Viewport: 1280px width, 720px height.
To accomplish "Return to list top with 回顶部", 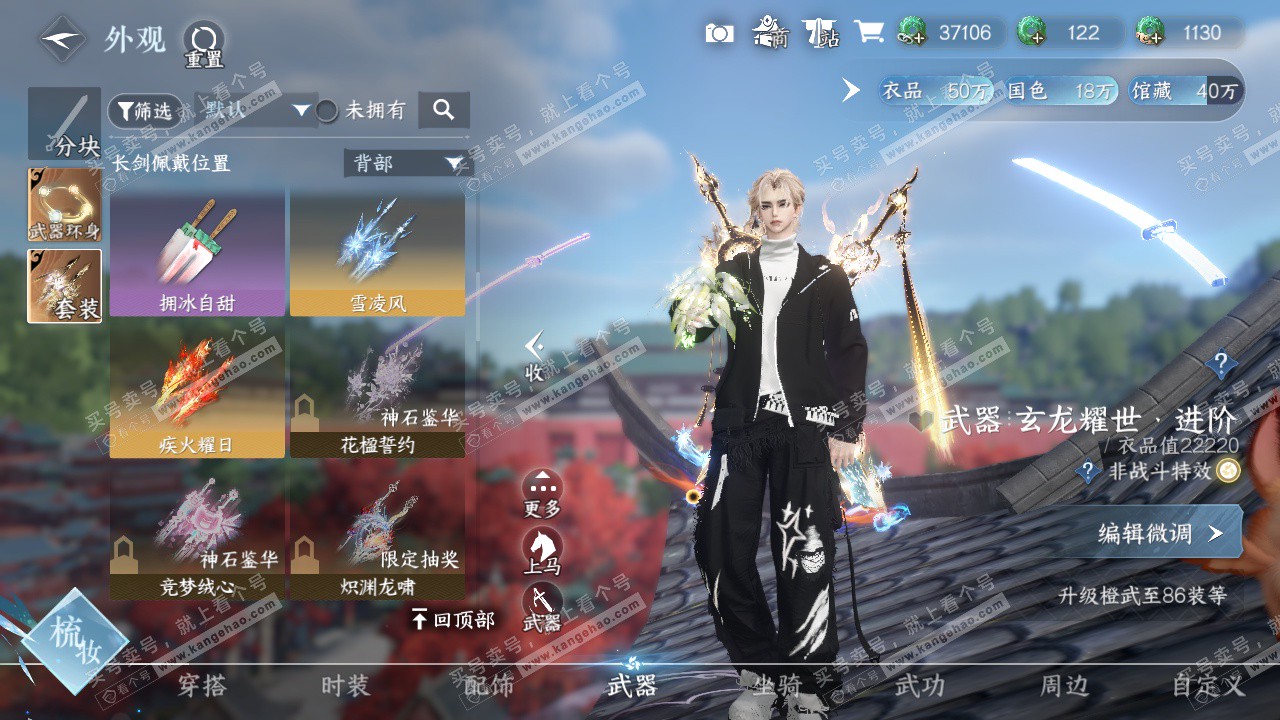I will coord(453,620).
